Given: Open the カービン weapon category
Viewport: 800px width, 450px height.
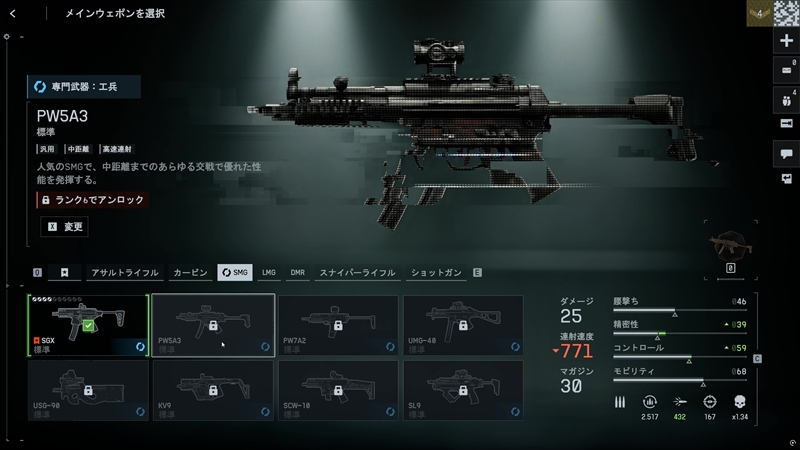Looking at the screenshot, I should click(x=190, y=272).
